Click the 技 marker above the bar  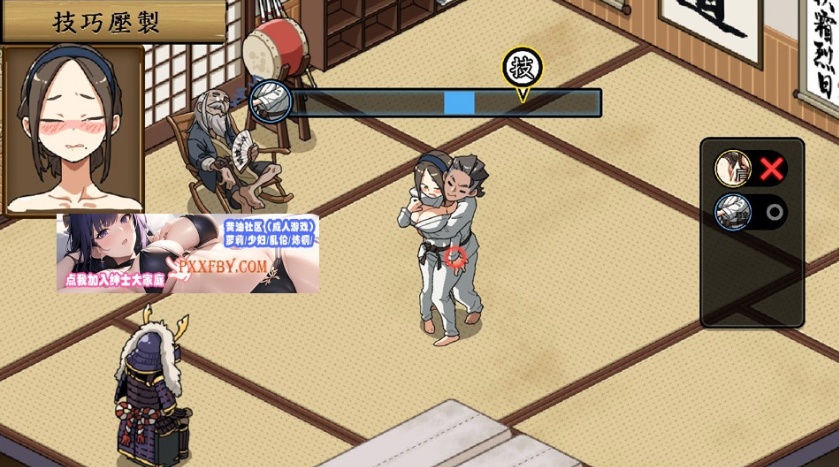521,69
